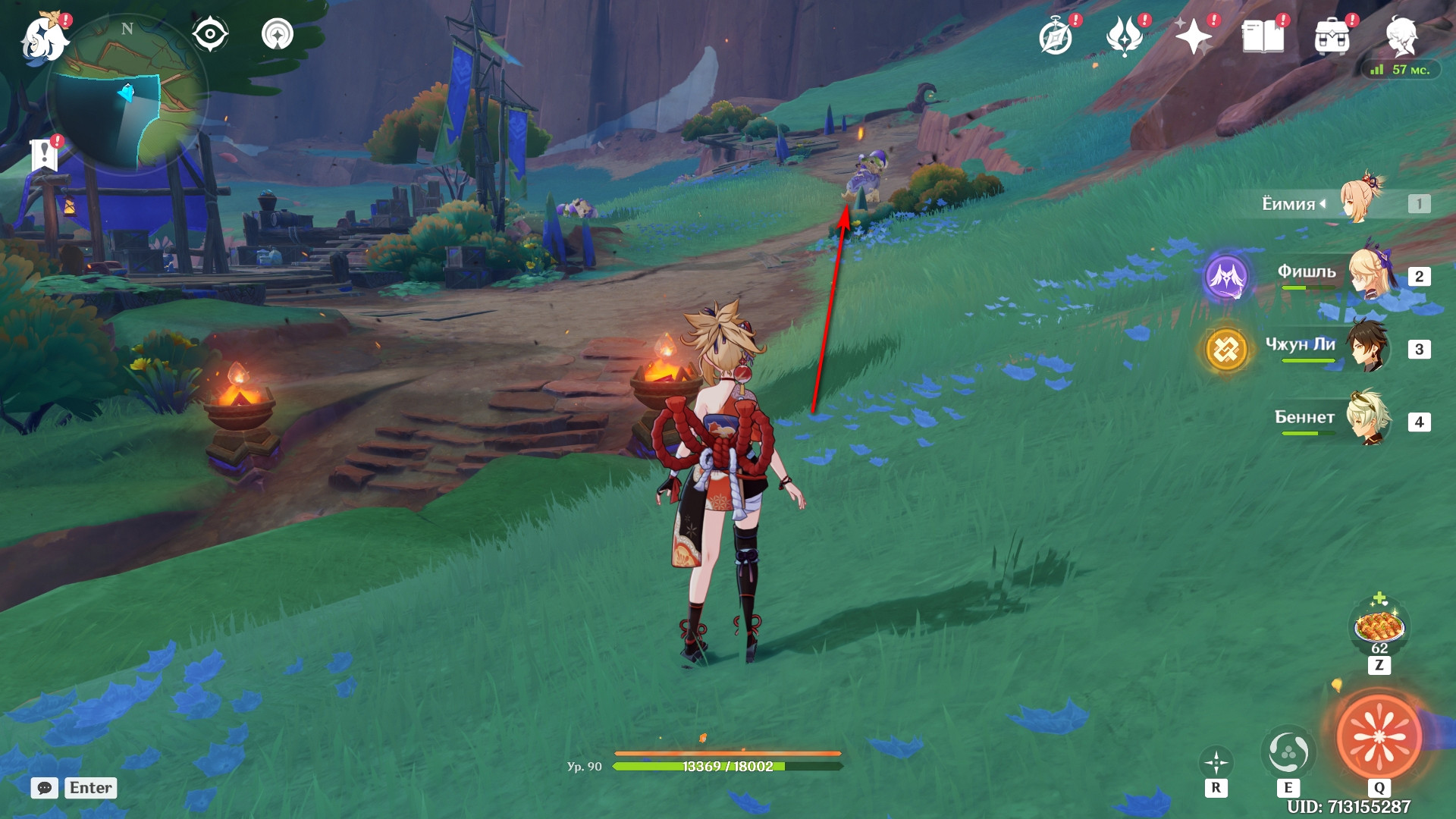Open the four-pointed star wish icon
The width and height of the screenshot is (1456, 819).
pyautogui.click(x=1194, y=36)
